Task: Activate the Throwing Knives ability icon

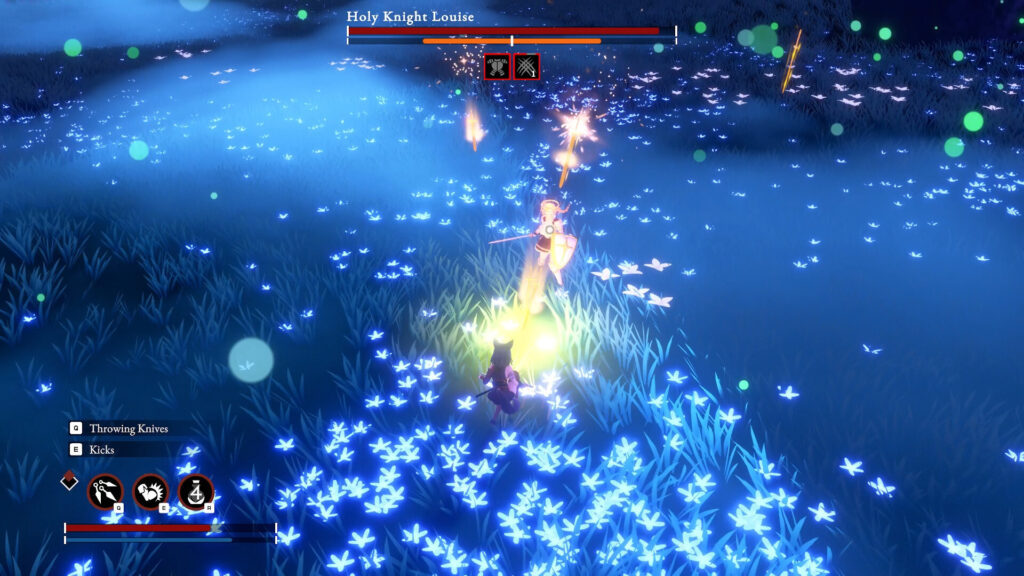Action: (104, 491)
